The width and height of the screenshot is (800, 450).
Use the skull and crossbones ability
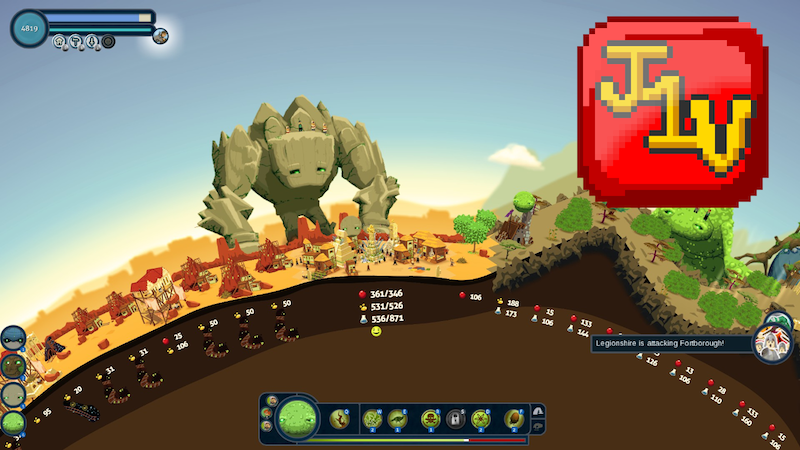tap(430, 418)
